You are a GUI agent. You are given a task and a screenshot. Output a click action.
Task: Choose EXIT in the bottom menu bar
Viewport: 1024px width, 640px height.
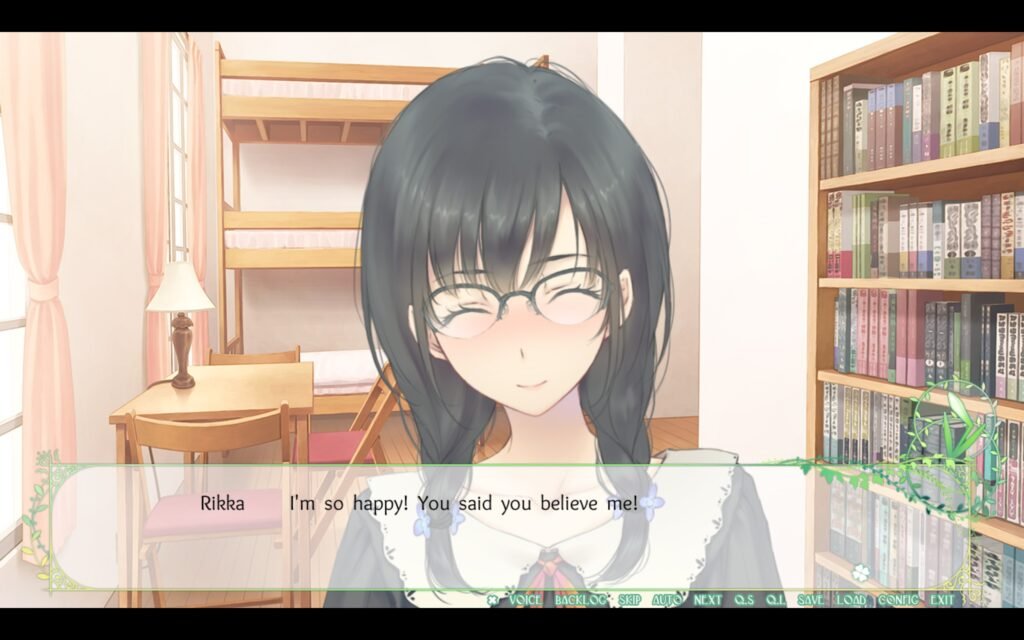[x=942, y=600]
